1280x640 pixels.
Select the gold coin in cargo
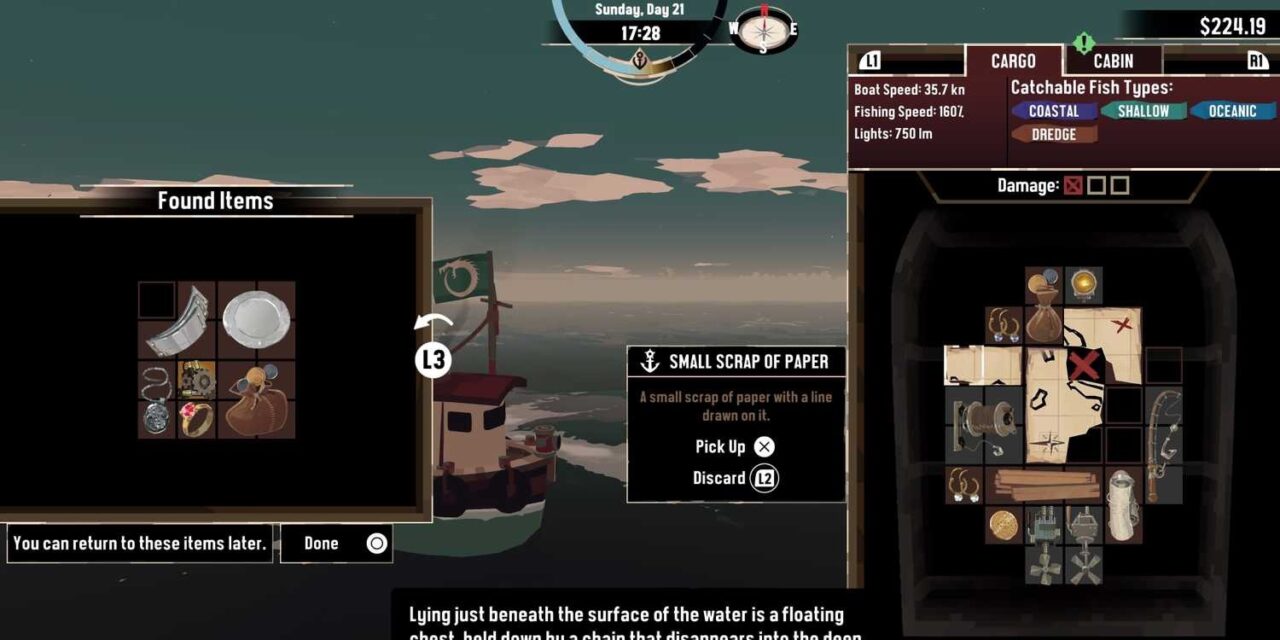(x=1004, y=524)
